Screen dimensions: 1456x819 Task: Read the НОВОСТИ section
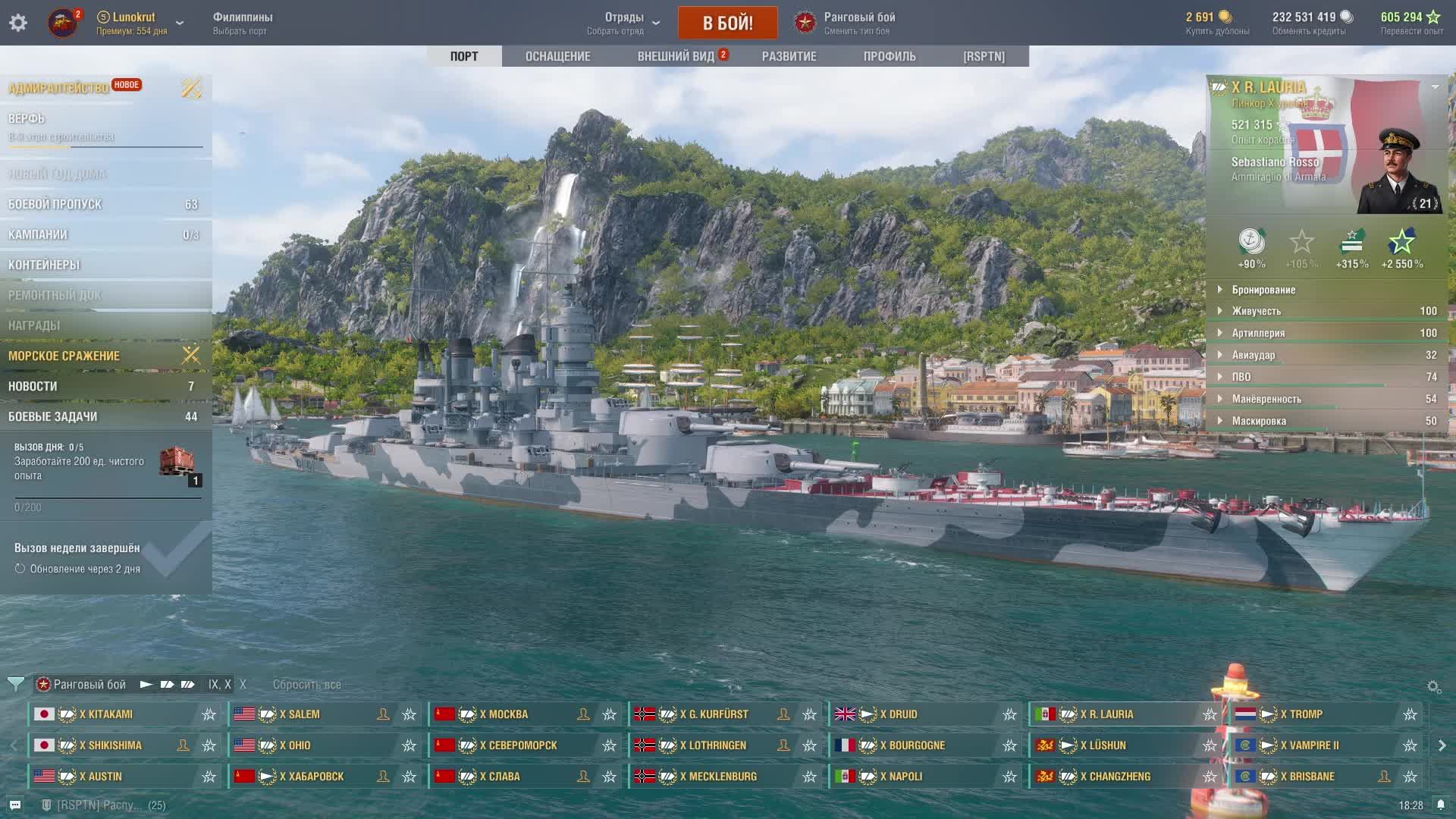(x=33, y=386)
